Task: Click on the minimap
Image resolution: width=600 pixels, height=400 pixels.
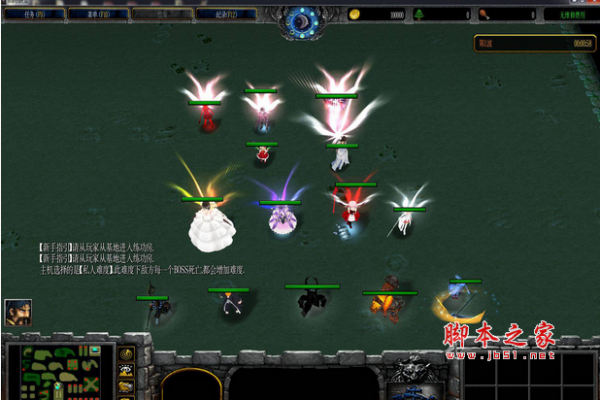Action: 62,372
